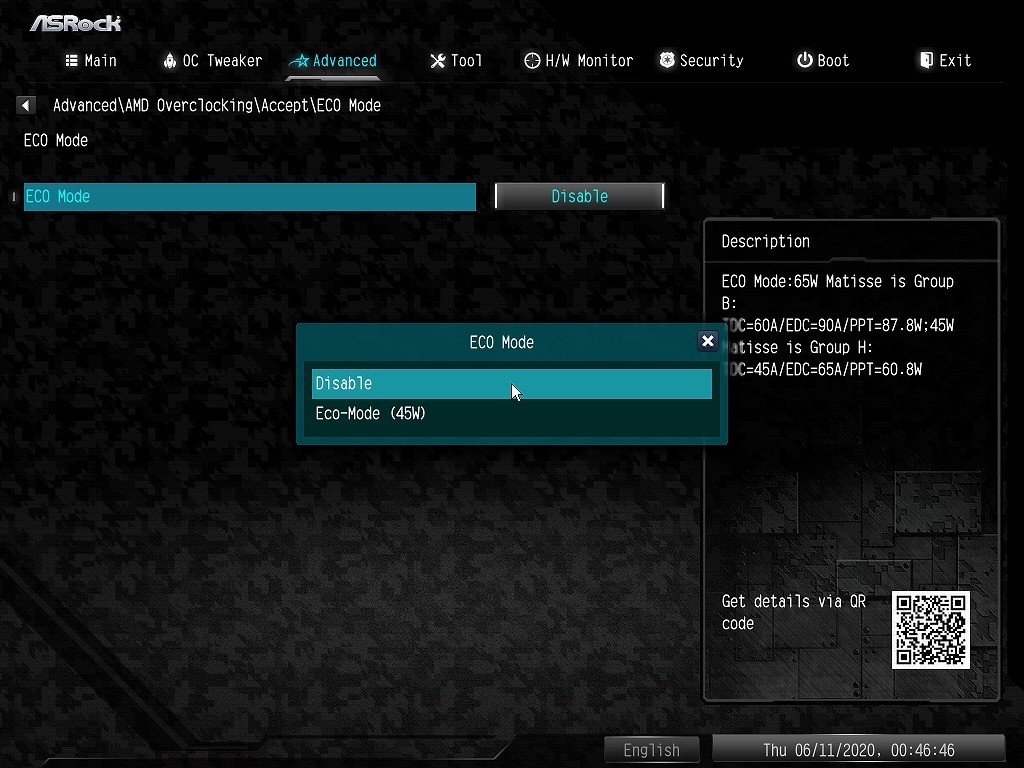This screenshot has height=768, width=1024.
Task: Change the English language setting
Action: [651, 750]
